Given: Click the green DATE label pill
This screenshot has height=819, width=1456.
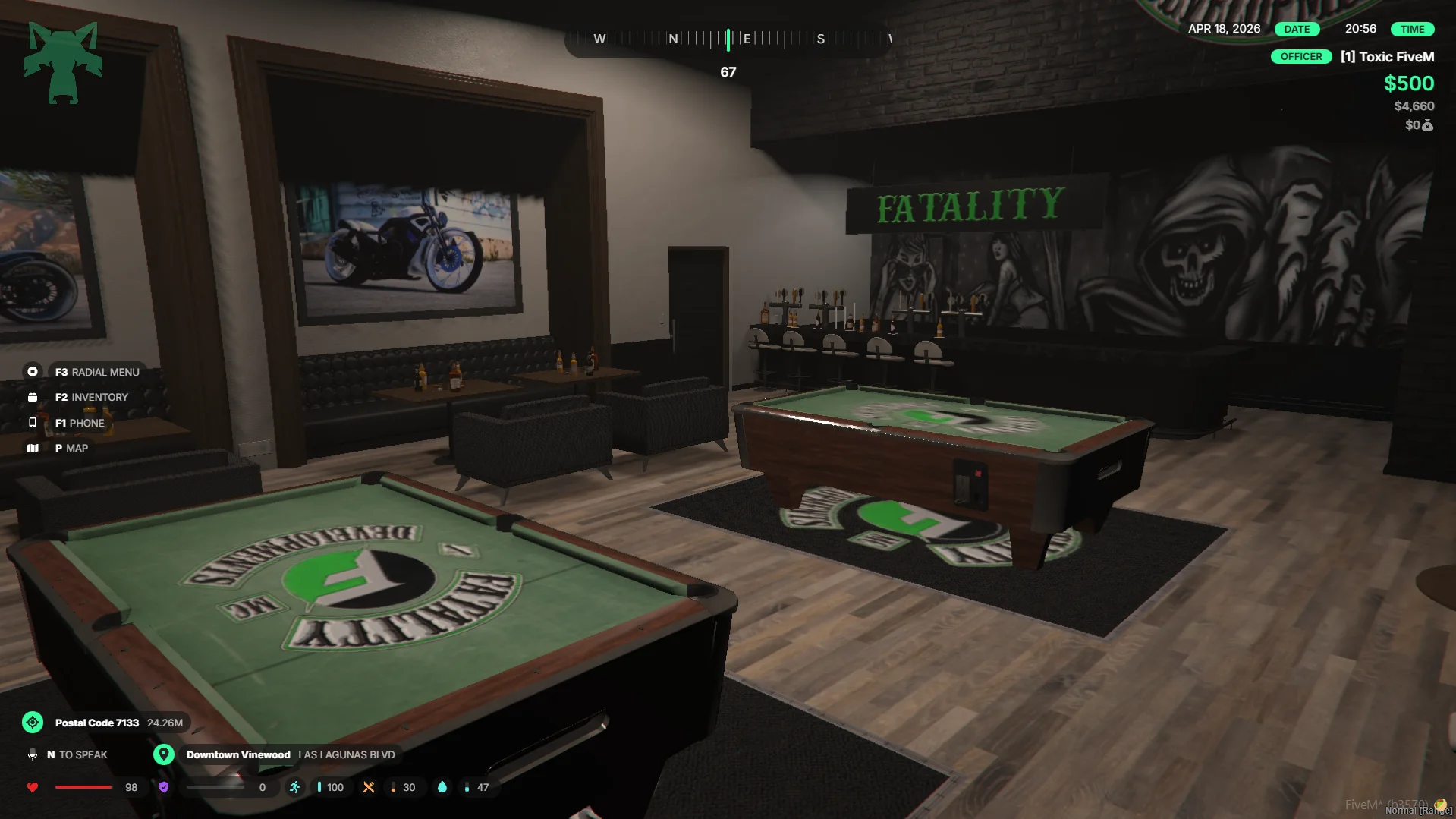Looking at the screenshot, I should pyautogui.click(x=1297, y=29).
